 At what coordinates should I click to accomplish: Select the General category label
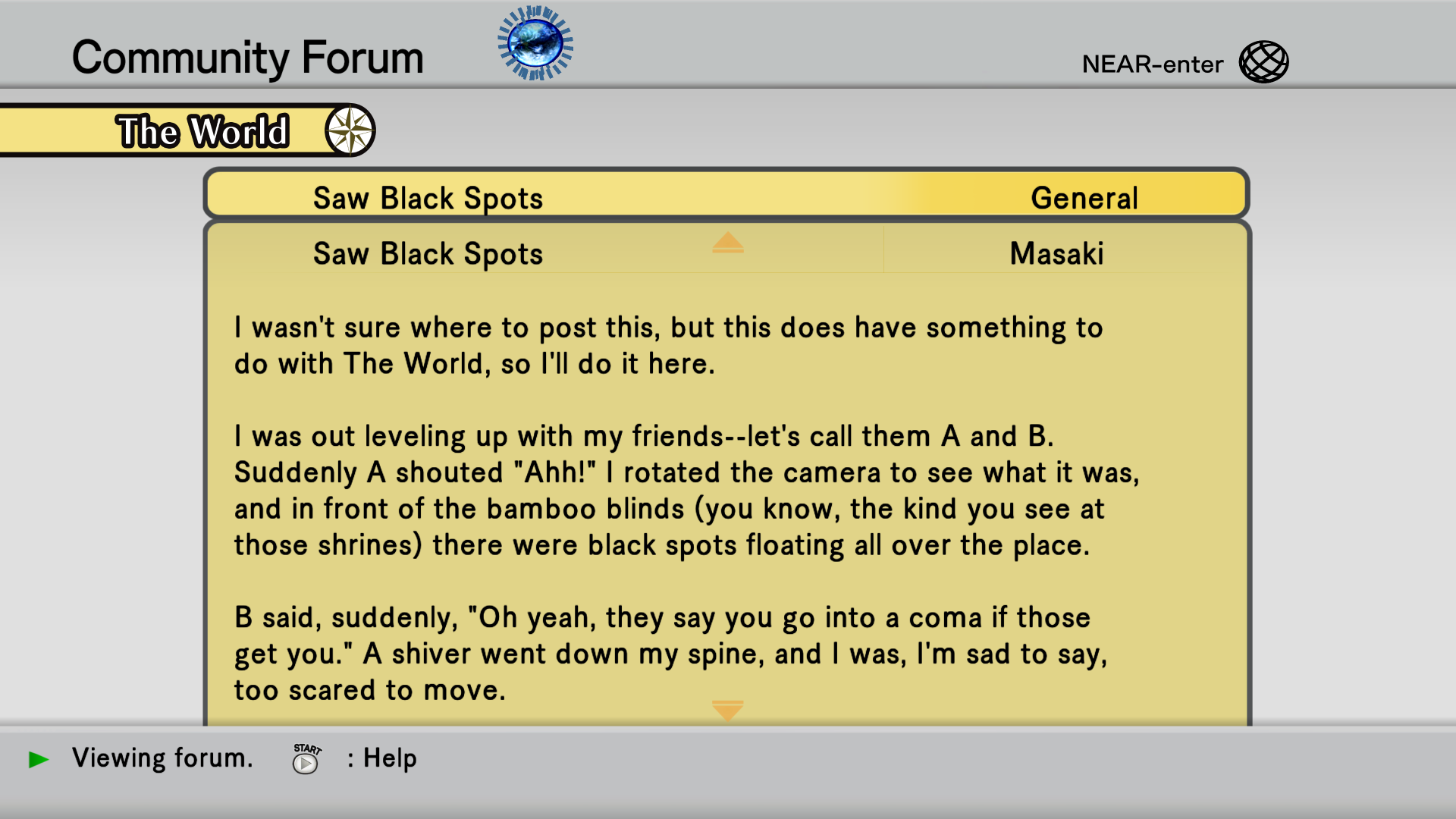pos(1084,198)
